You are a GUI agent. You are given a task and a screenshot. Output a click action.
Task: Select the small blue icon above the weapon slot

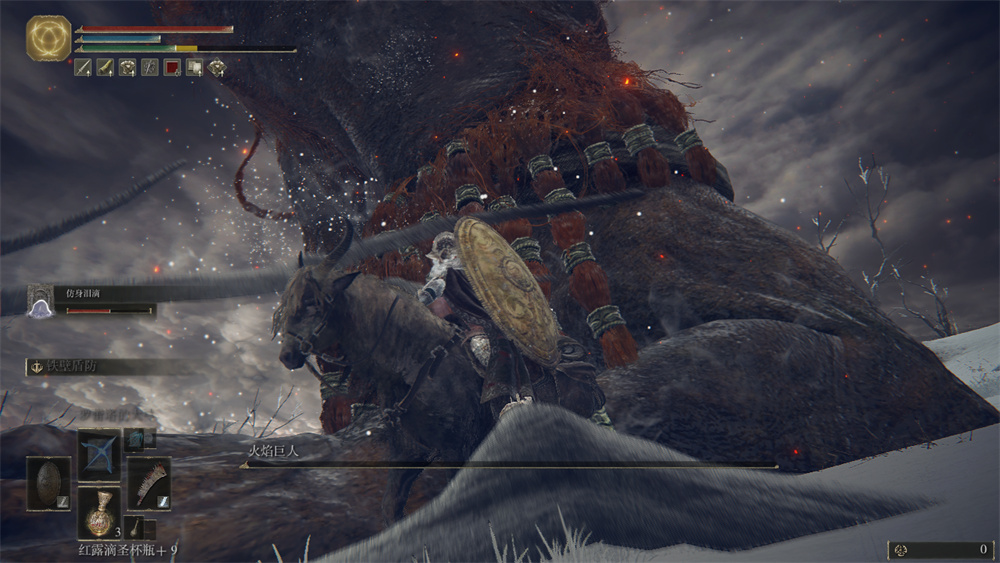(134, 439)
